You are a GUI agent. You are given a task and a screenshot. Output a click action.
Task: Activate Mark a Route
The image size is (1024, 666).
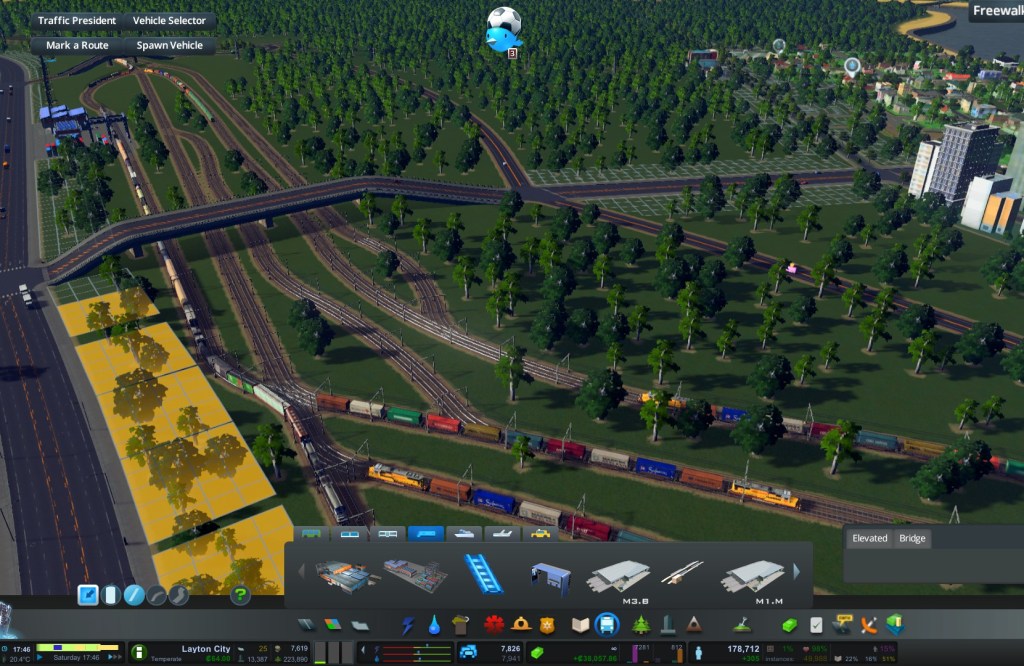tap(77, 45)
